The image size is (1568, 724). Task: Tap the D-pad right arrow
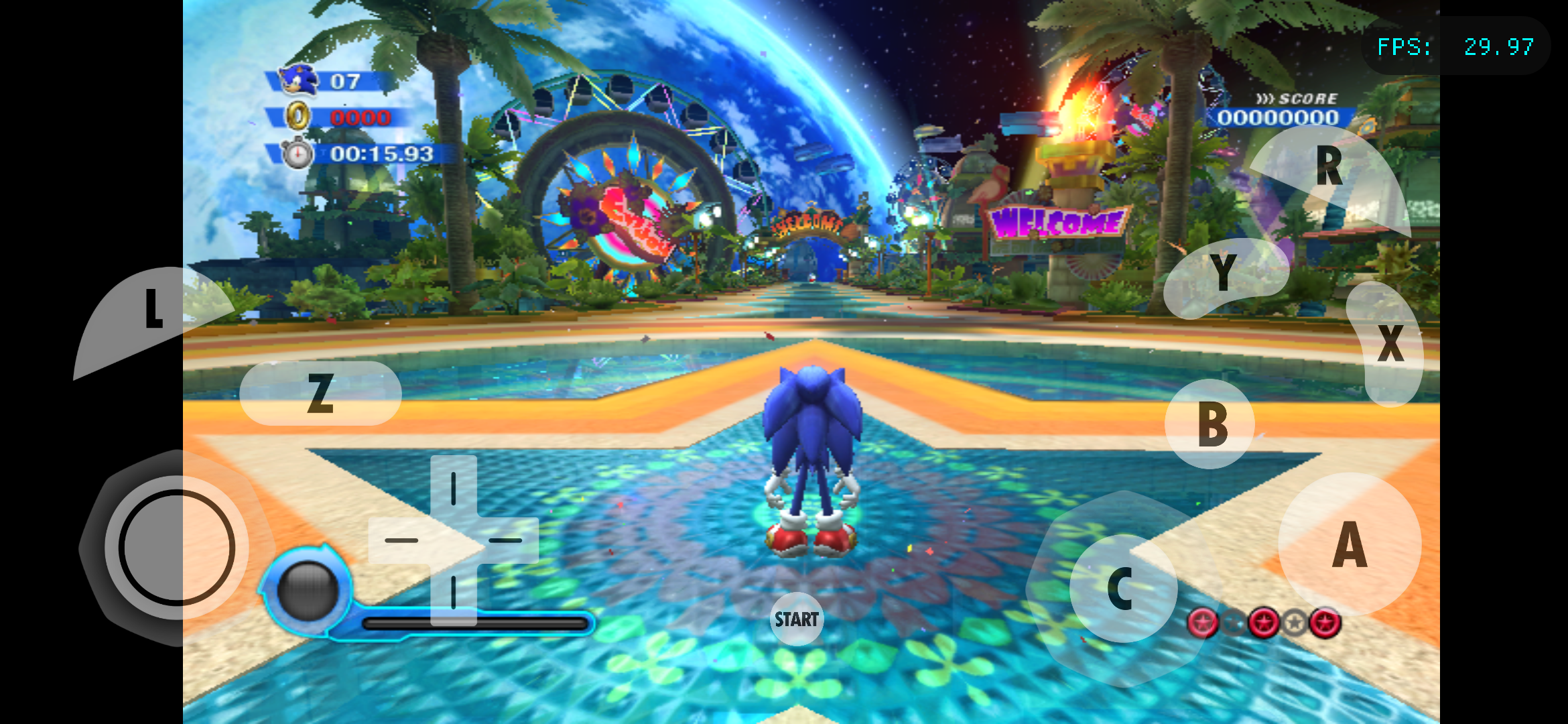pos(507,540)
